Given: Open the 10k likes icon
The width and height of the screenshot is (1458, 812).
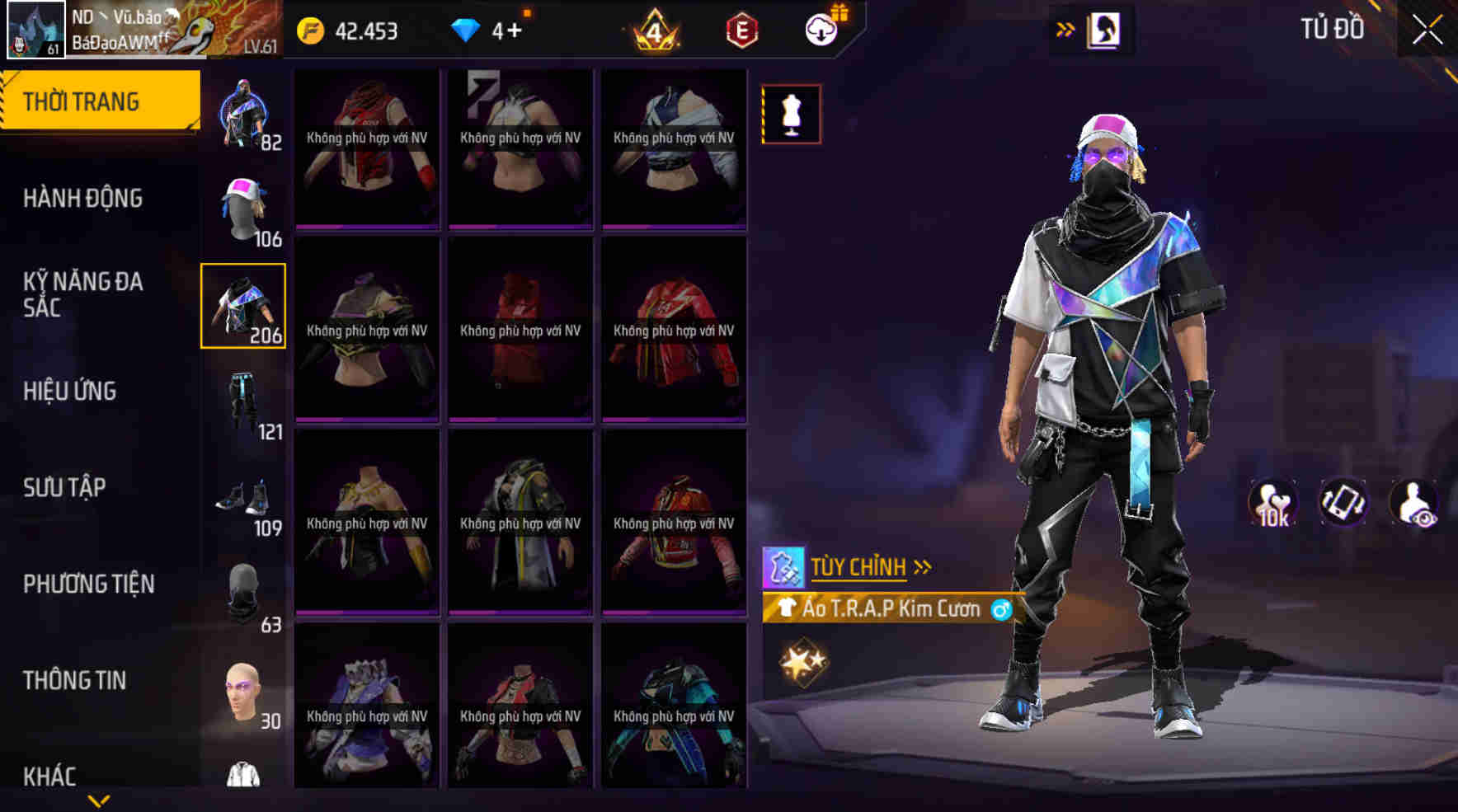Looking at the screenshot, I should tap(1272, 501).
